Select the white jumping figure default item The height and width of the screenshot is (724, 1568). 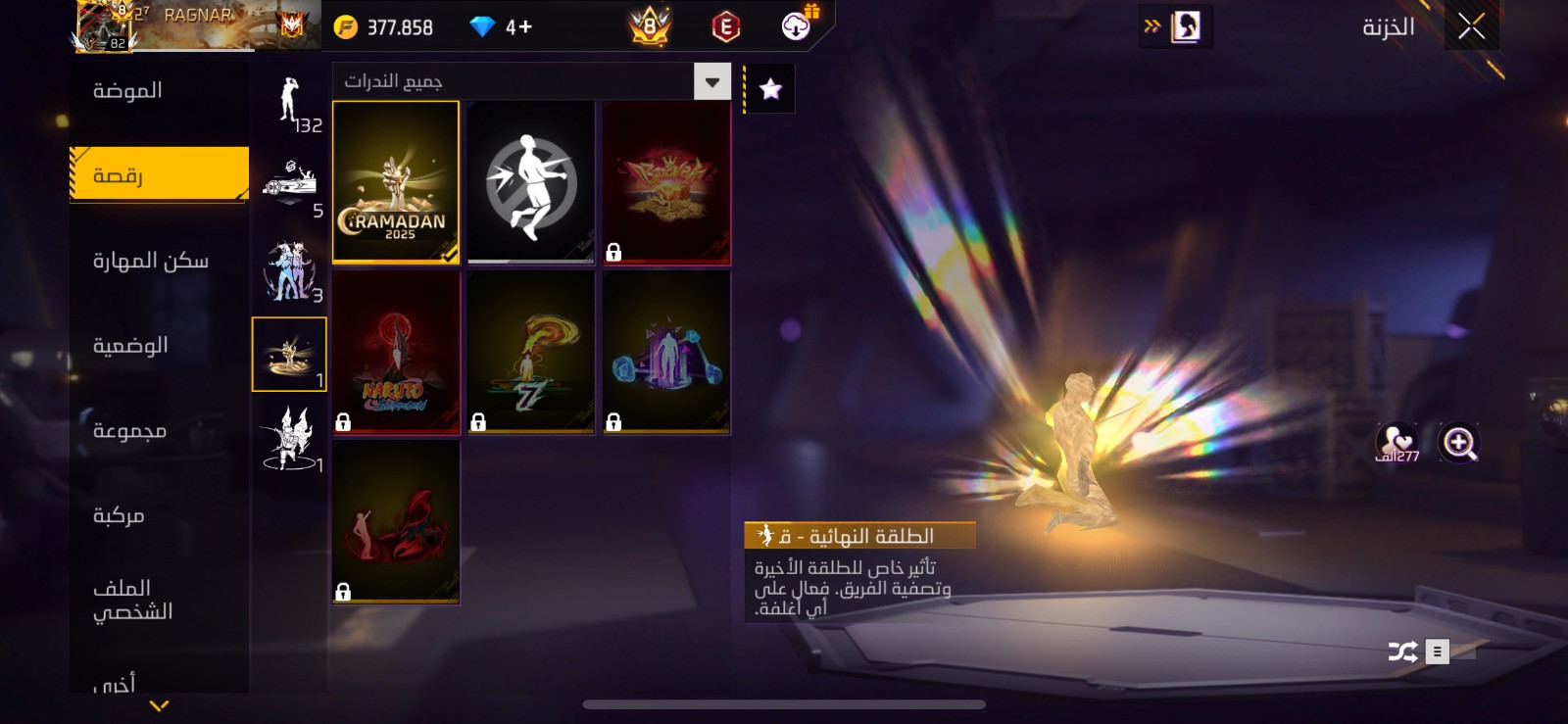[531, 182]
